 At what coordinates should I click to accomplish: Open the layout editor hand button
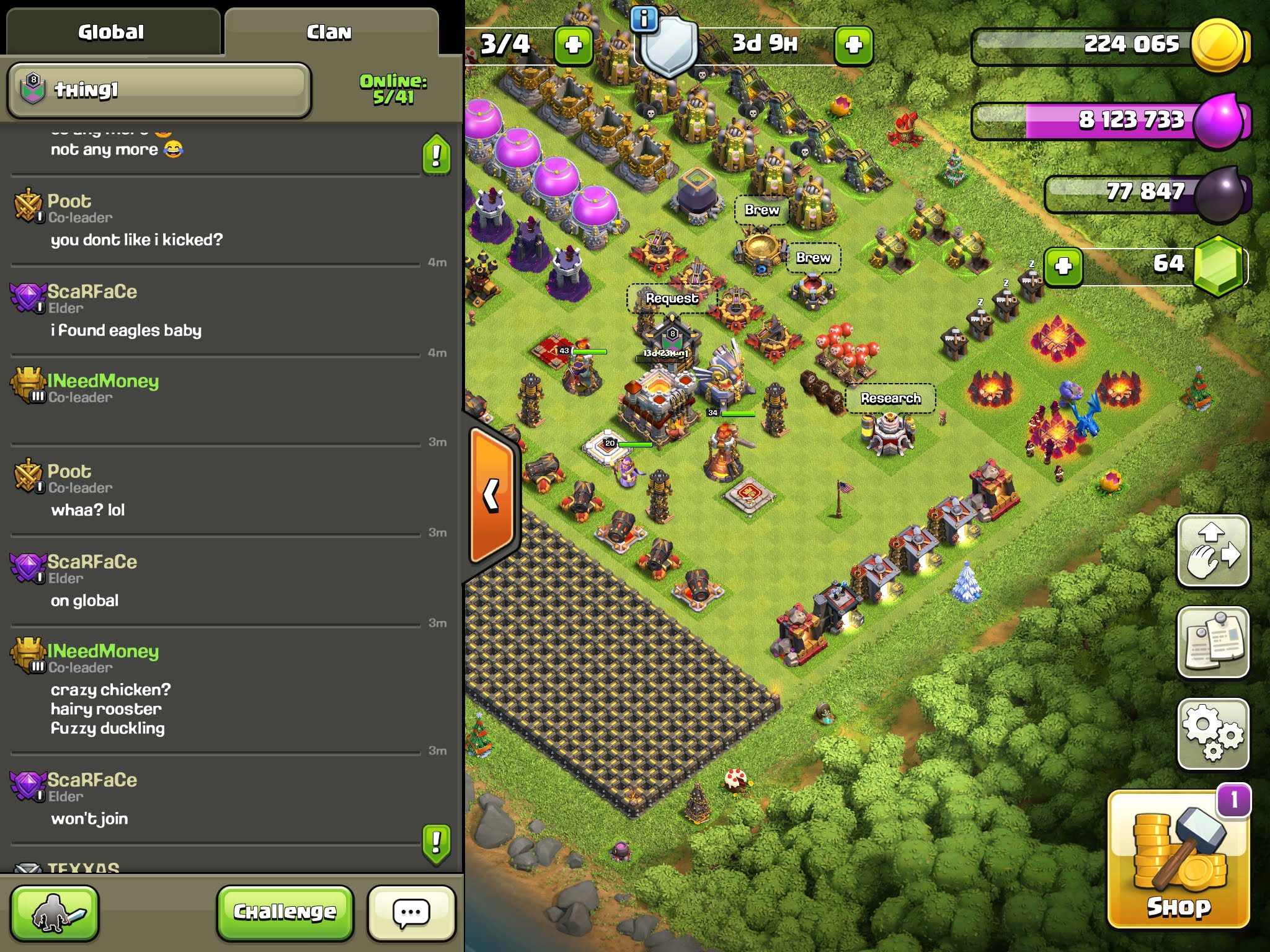[x=1212, y=550]
